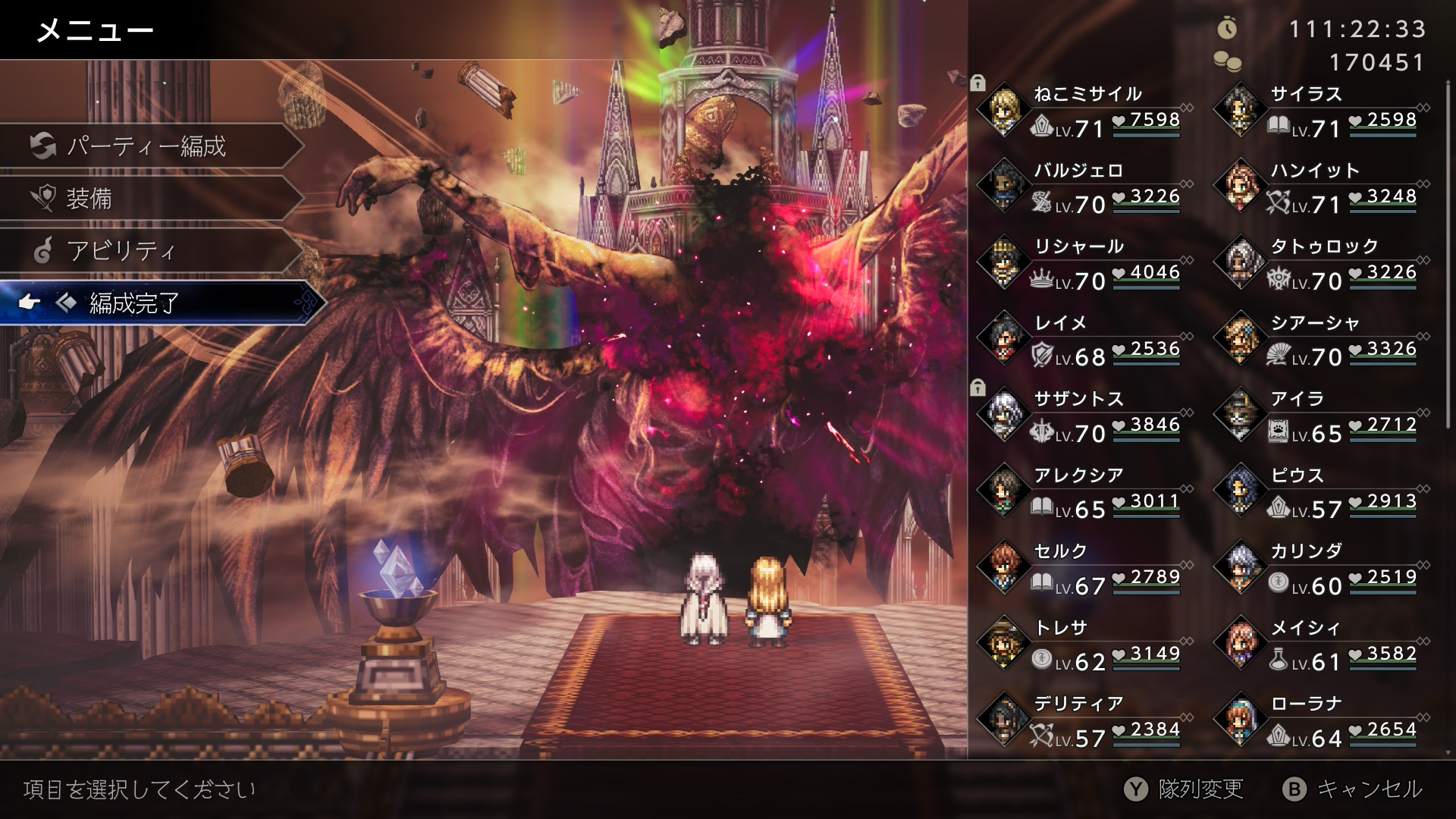Select タトゥロック in the party list
The image size is (1456, 819).
click(1321, 263)
